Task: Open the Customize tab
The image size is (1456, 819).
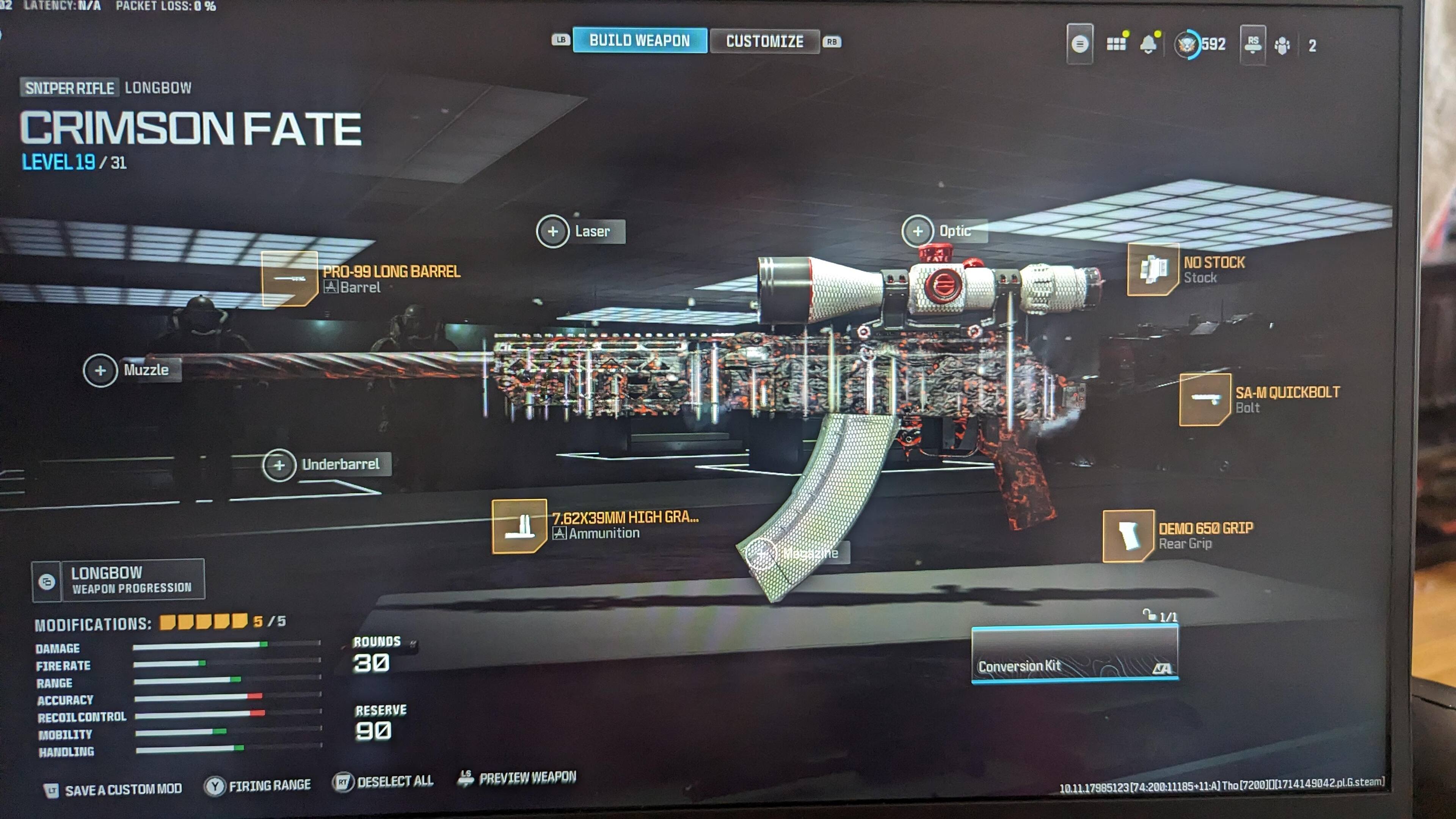Action: pyautogui.click(x=764, y=42)
